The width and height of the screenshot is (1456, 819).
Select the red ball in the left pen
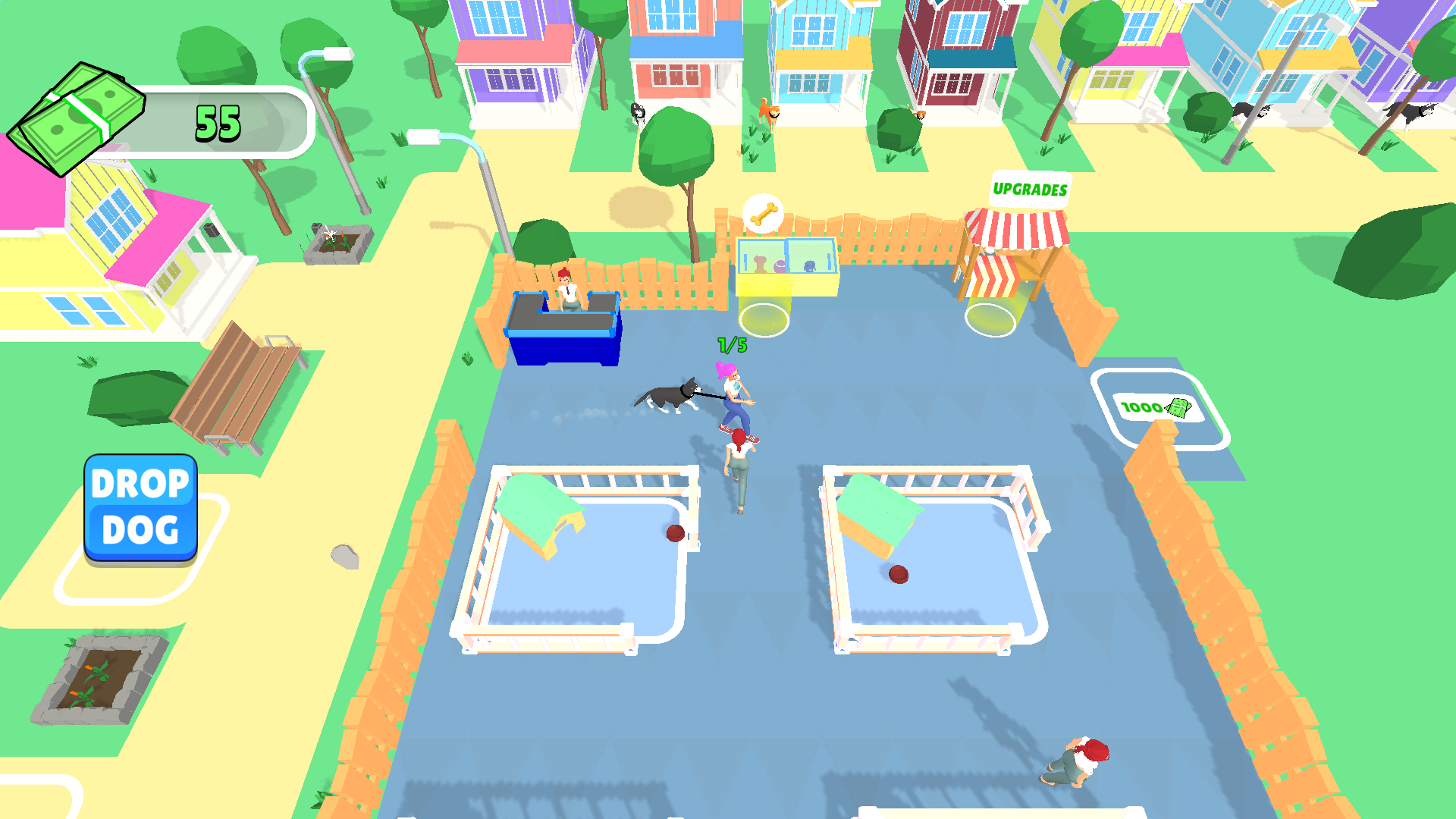[673, 534]
